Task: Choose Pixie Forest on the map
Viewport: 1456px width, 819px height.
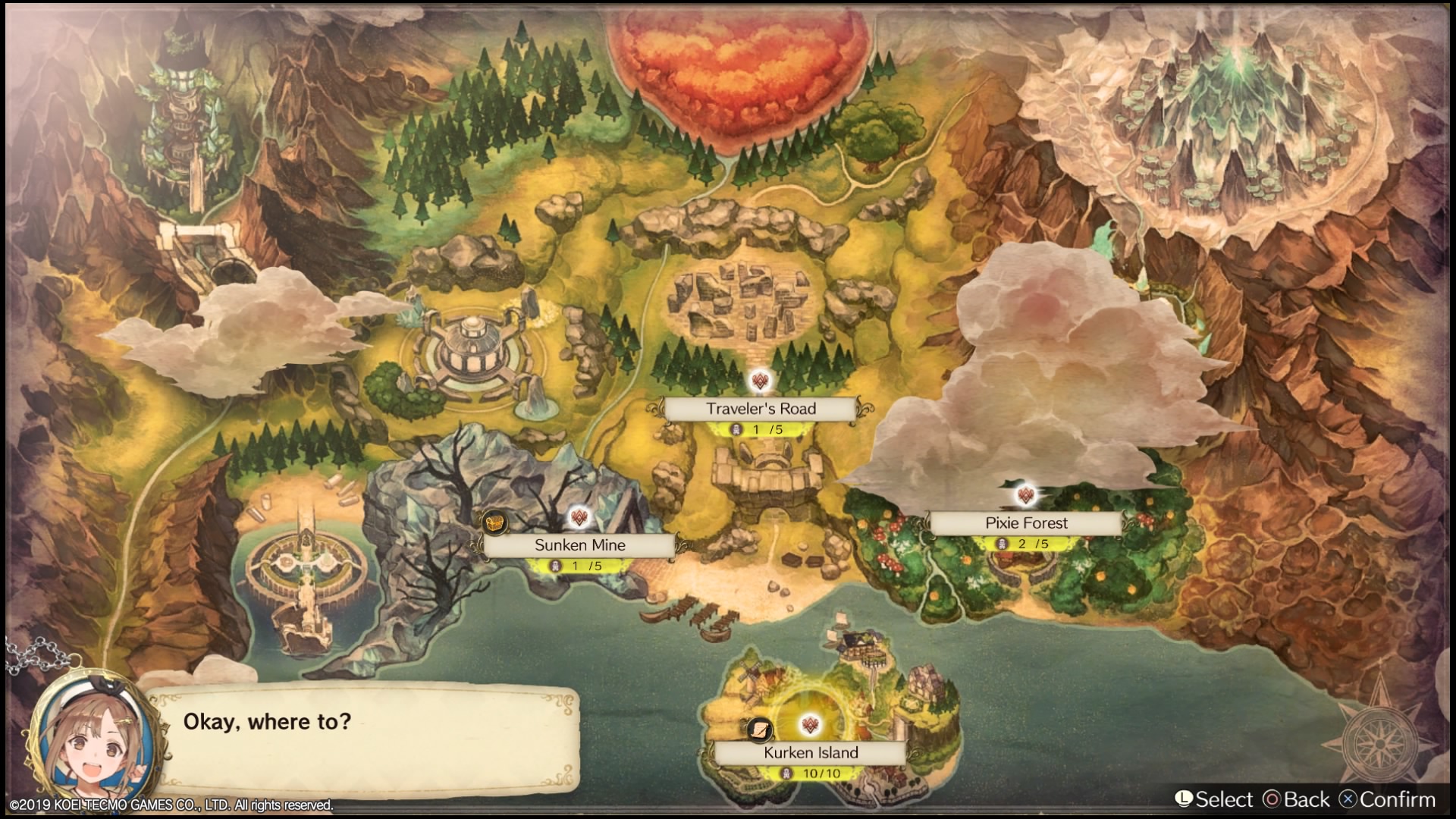Action: [x=1026, y=523]
